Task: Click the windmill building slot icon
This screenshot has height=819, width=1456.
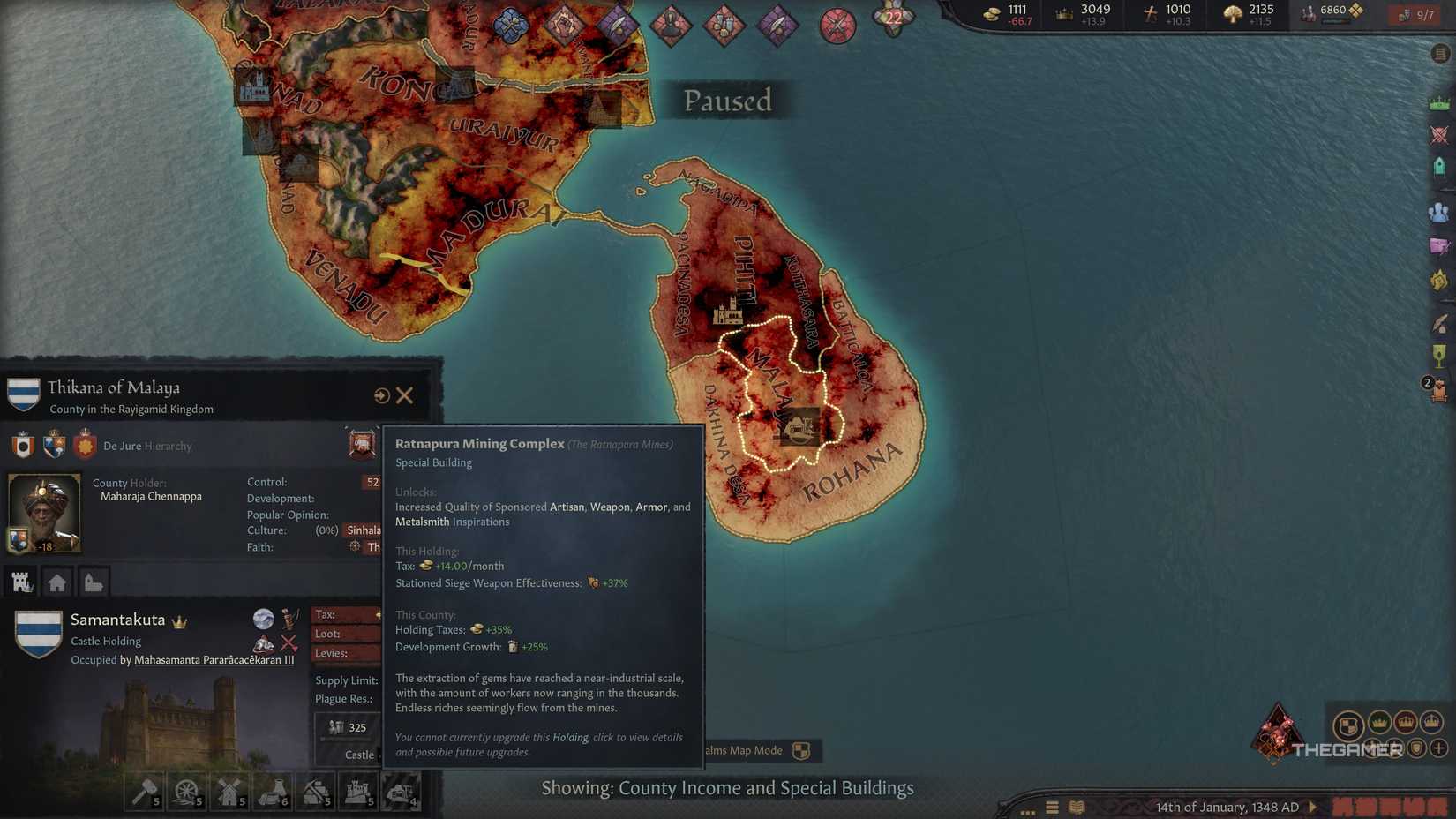Action: click(x=229, y=792)
